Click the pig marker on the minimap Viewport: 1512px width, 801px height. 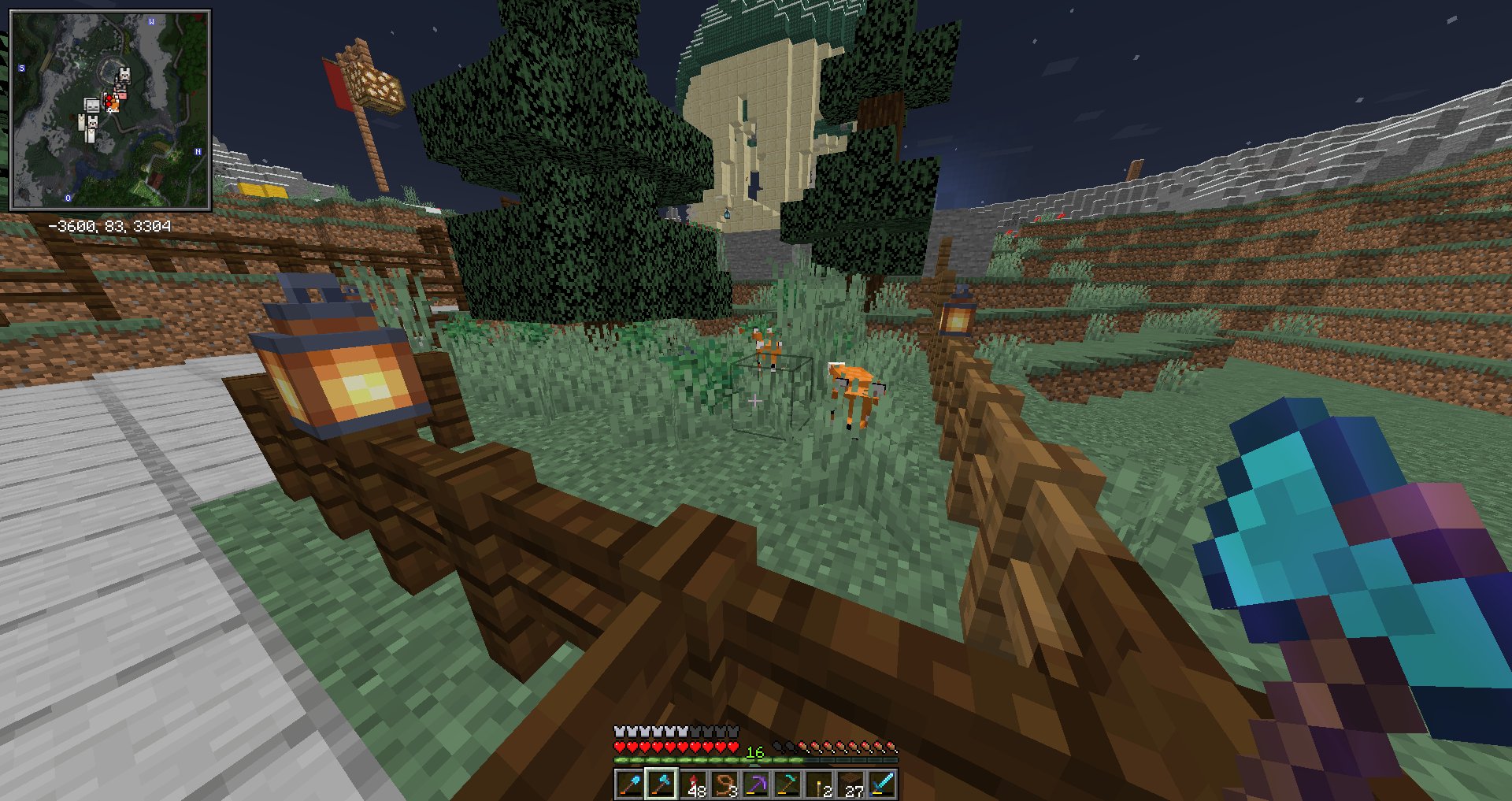[x=120, y=94]
